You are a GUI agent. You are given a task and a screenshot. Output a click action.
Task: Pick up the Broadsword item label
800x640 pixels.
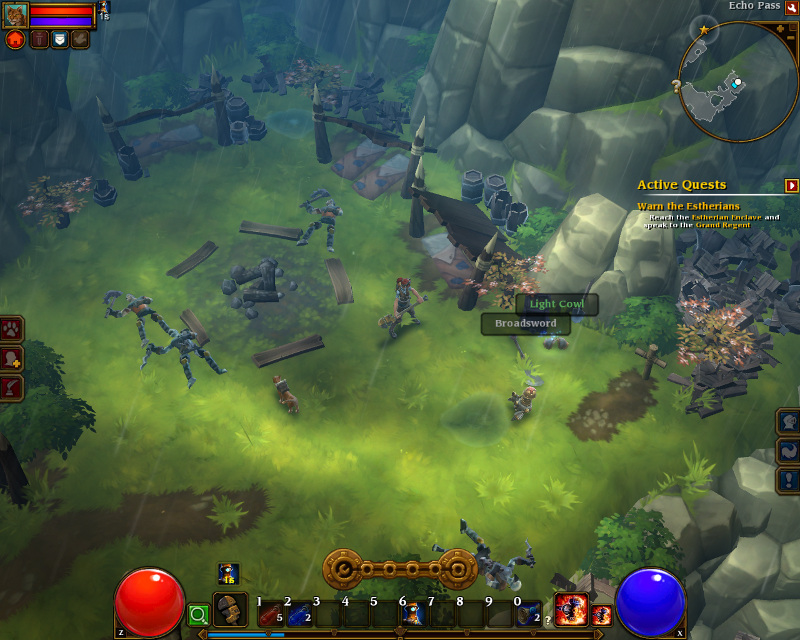tap(525, 324)
